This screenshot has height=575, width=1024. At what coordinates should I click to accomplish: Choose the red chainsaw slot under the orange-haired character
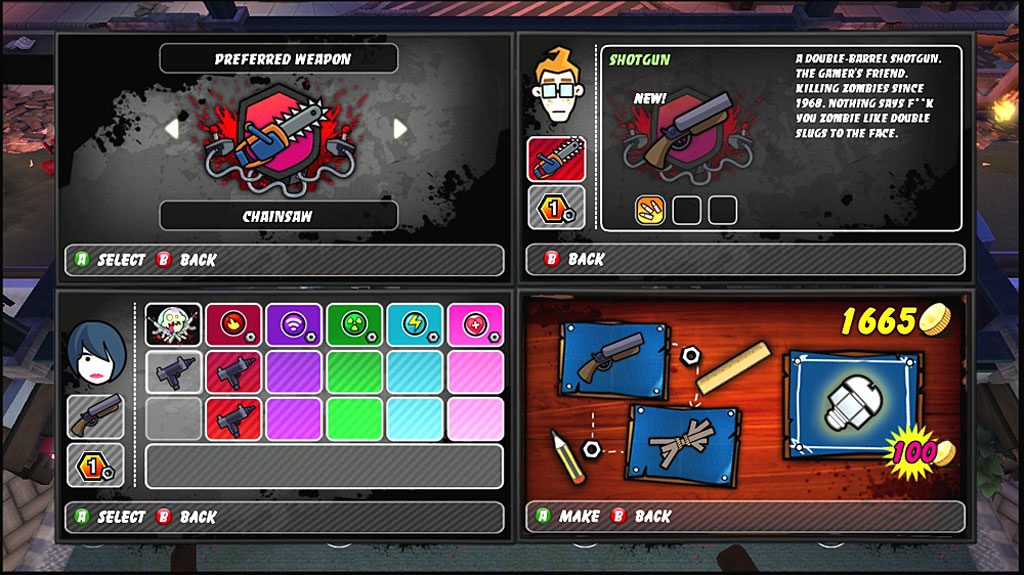(556, 160)
